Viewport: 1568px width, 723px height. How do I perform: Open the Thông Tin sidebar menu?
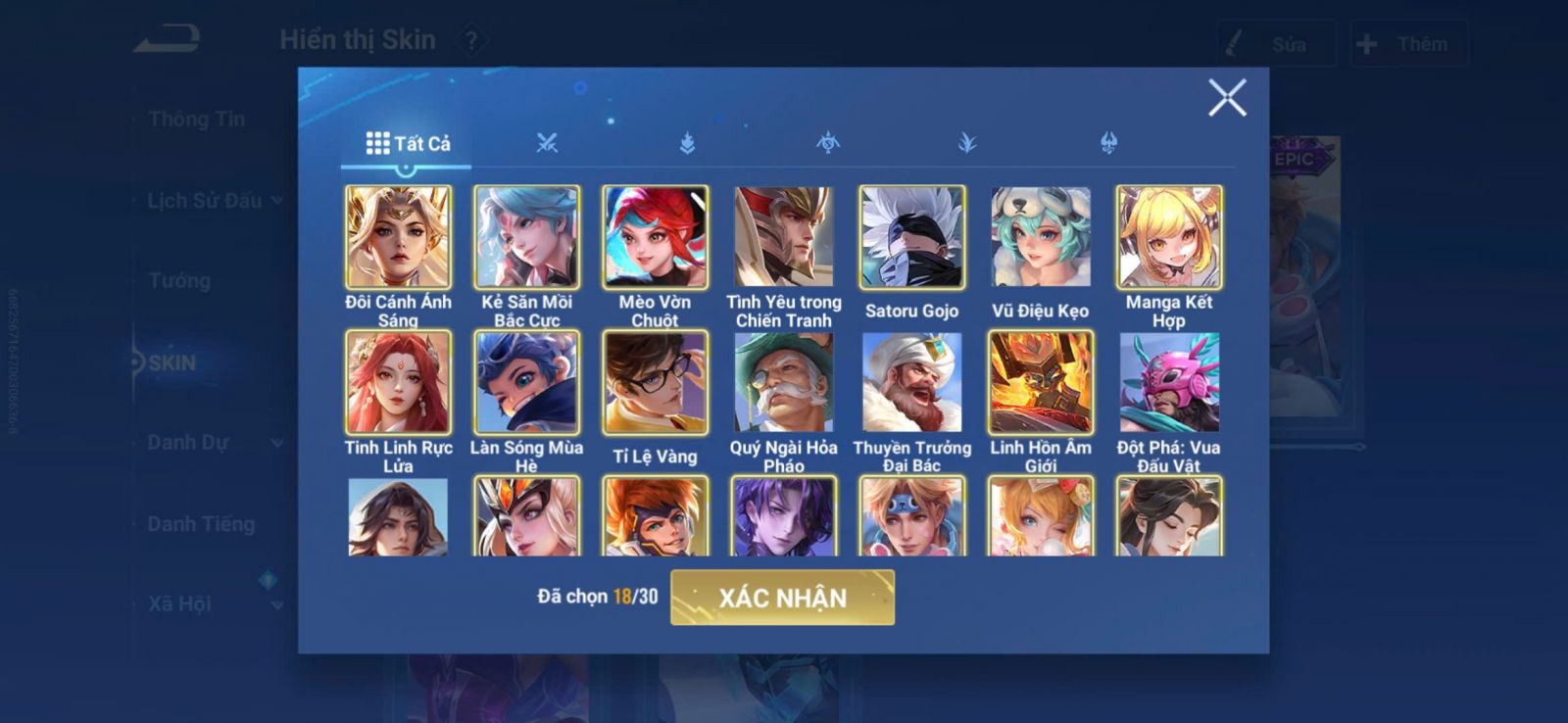click(196, 120)
